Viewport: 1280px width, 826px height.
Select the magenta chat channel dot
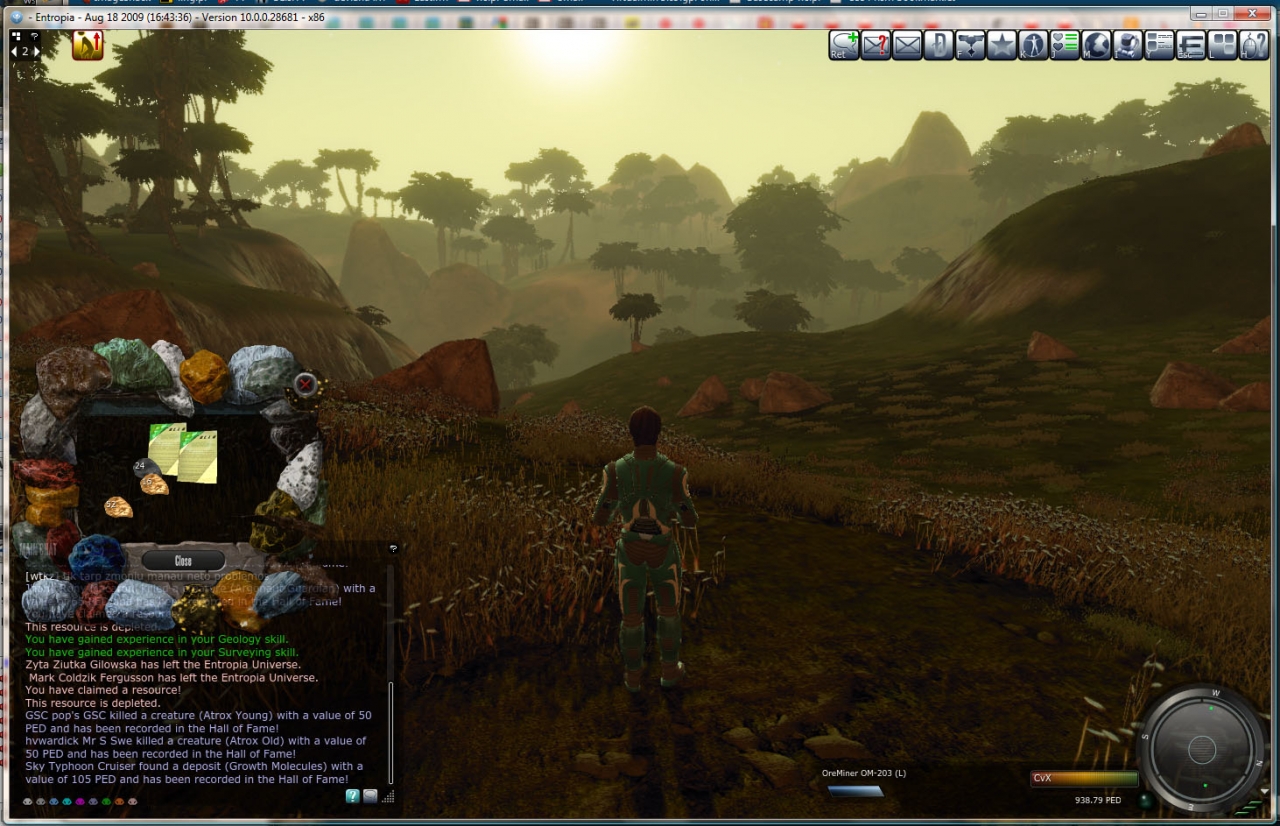click(x=80, y=801)
